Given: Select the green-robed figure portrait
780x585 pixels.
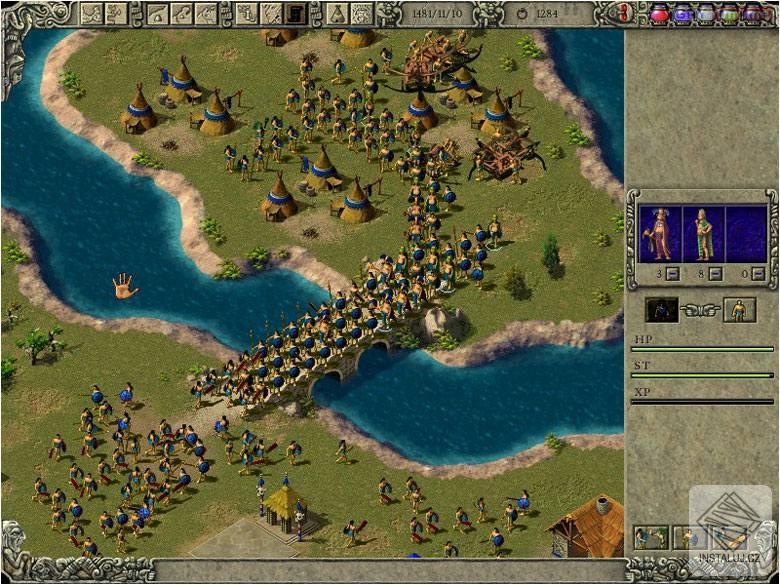Looking at the screenshot, I should 704,233.
